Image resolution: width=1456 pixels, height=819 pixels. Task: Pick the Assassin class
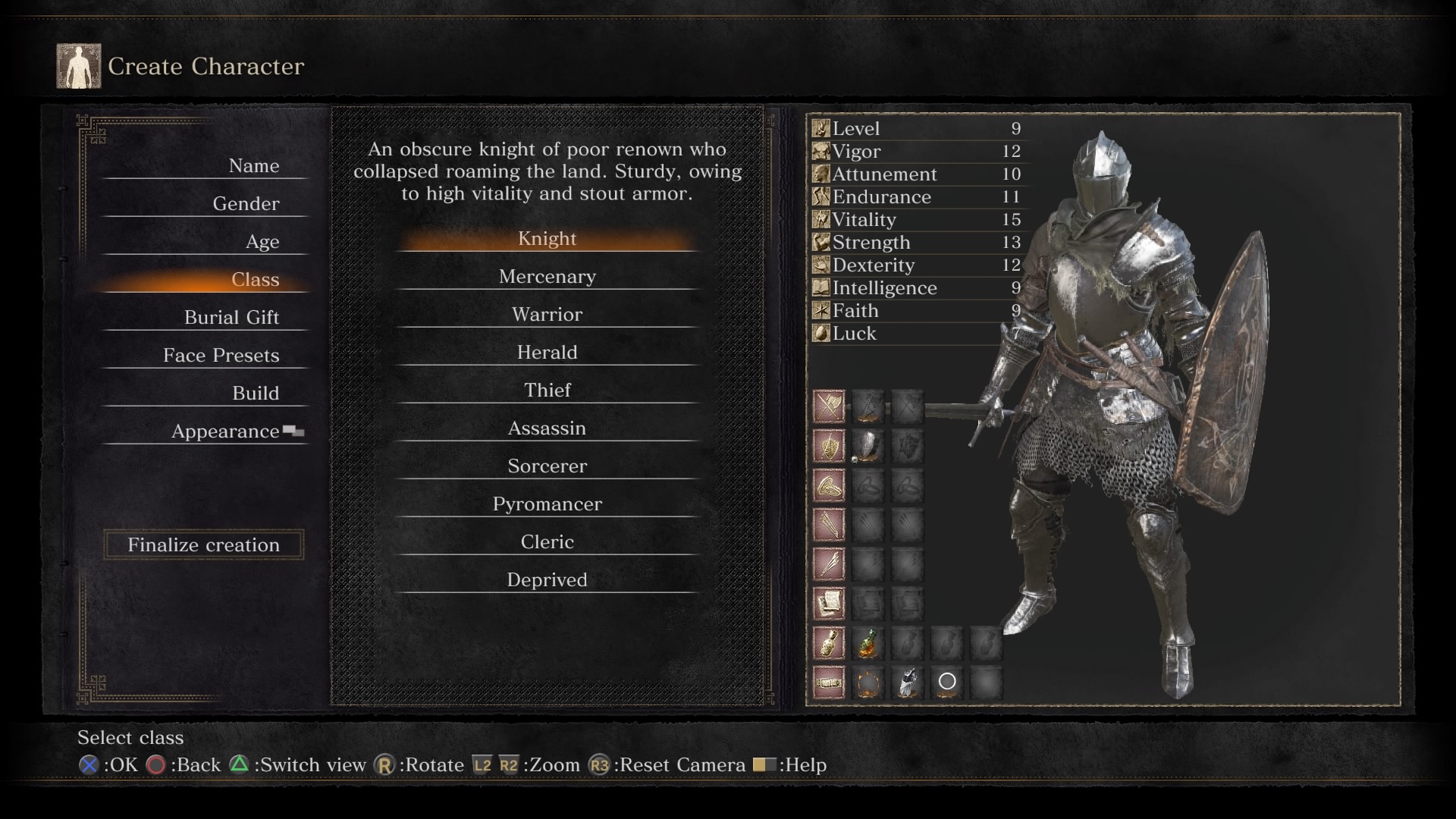[547, 428]
